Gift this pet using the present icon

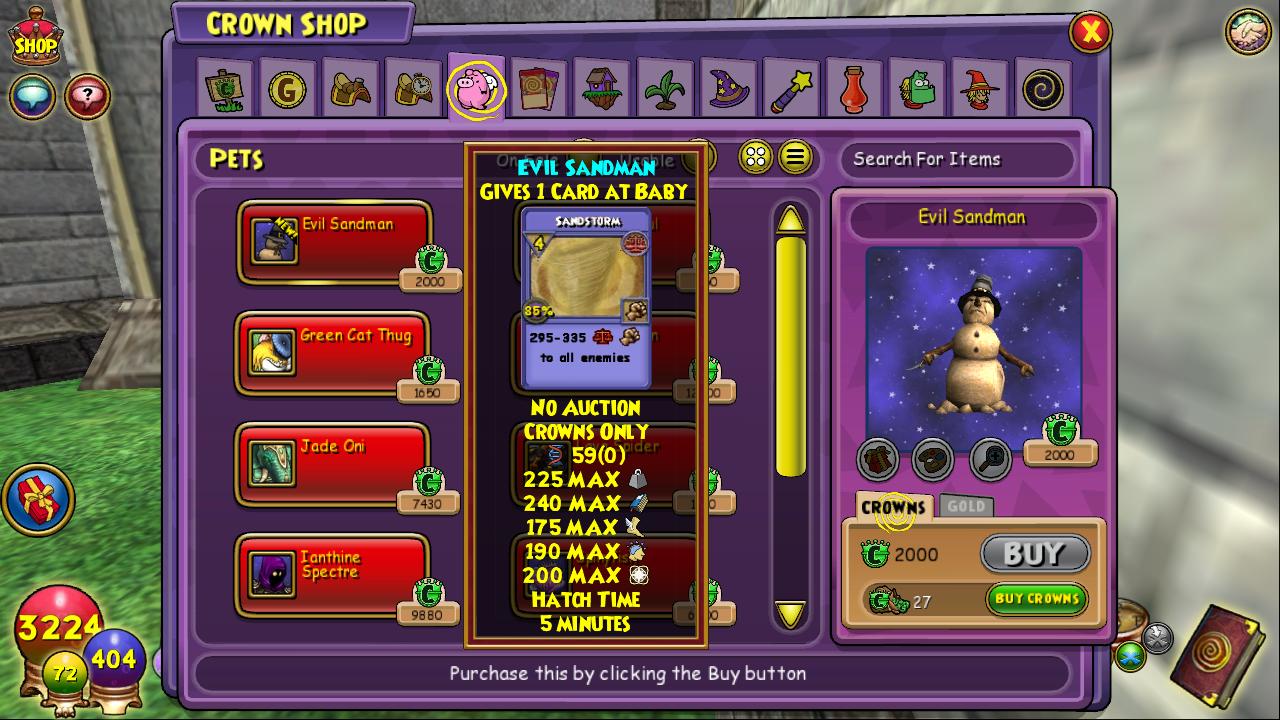coord(877,460)
